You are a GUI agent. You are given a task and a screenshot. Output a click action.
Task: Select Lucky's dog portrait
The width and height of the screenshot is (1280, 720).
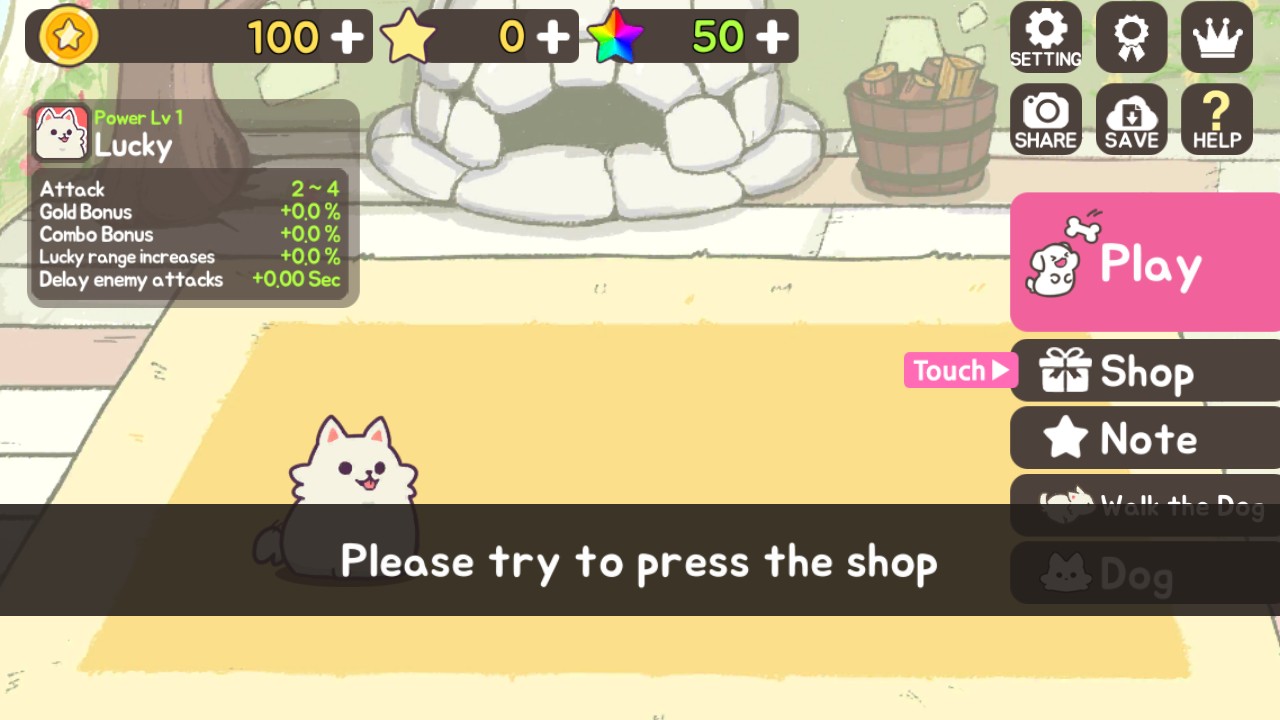62,133
